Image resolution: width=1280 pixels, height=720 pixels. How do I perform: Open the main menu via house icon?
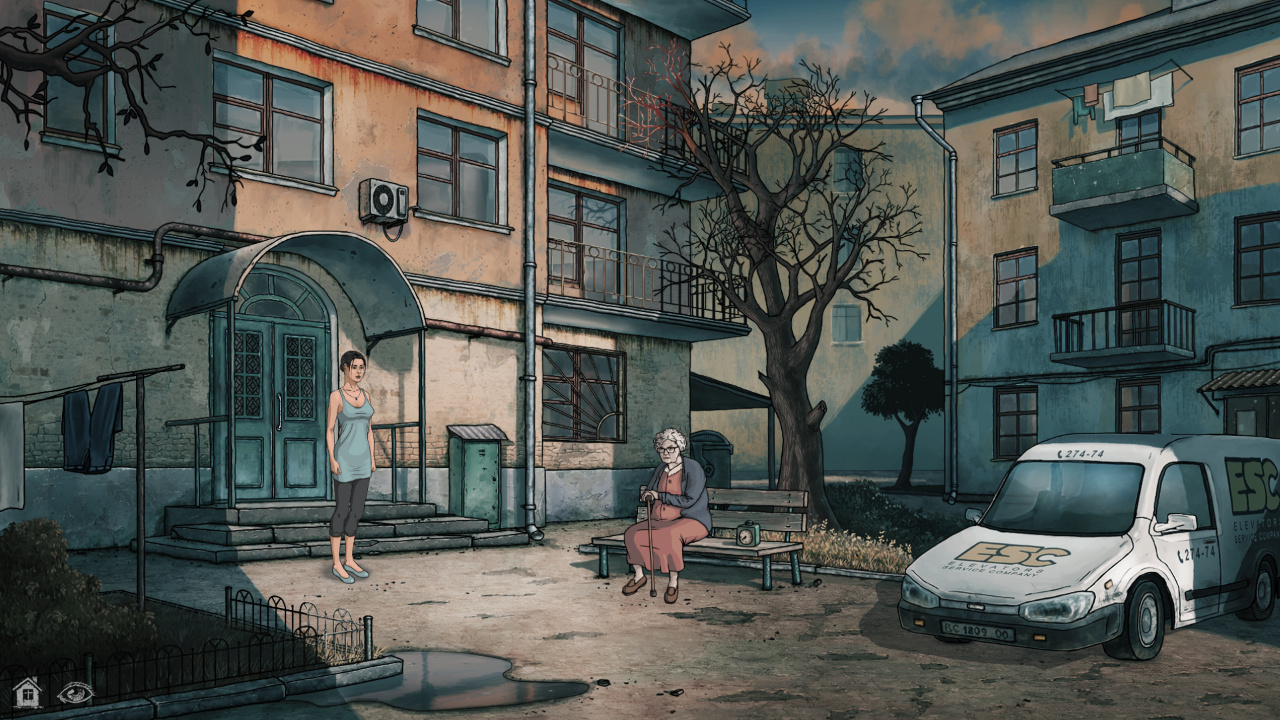(x=28, y=692)
